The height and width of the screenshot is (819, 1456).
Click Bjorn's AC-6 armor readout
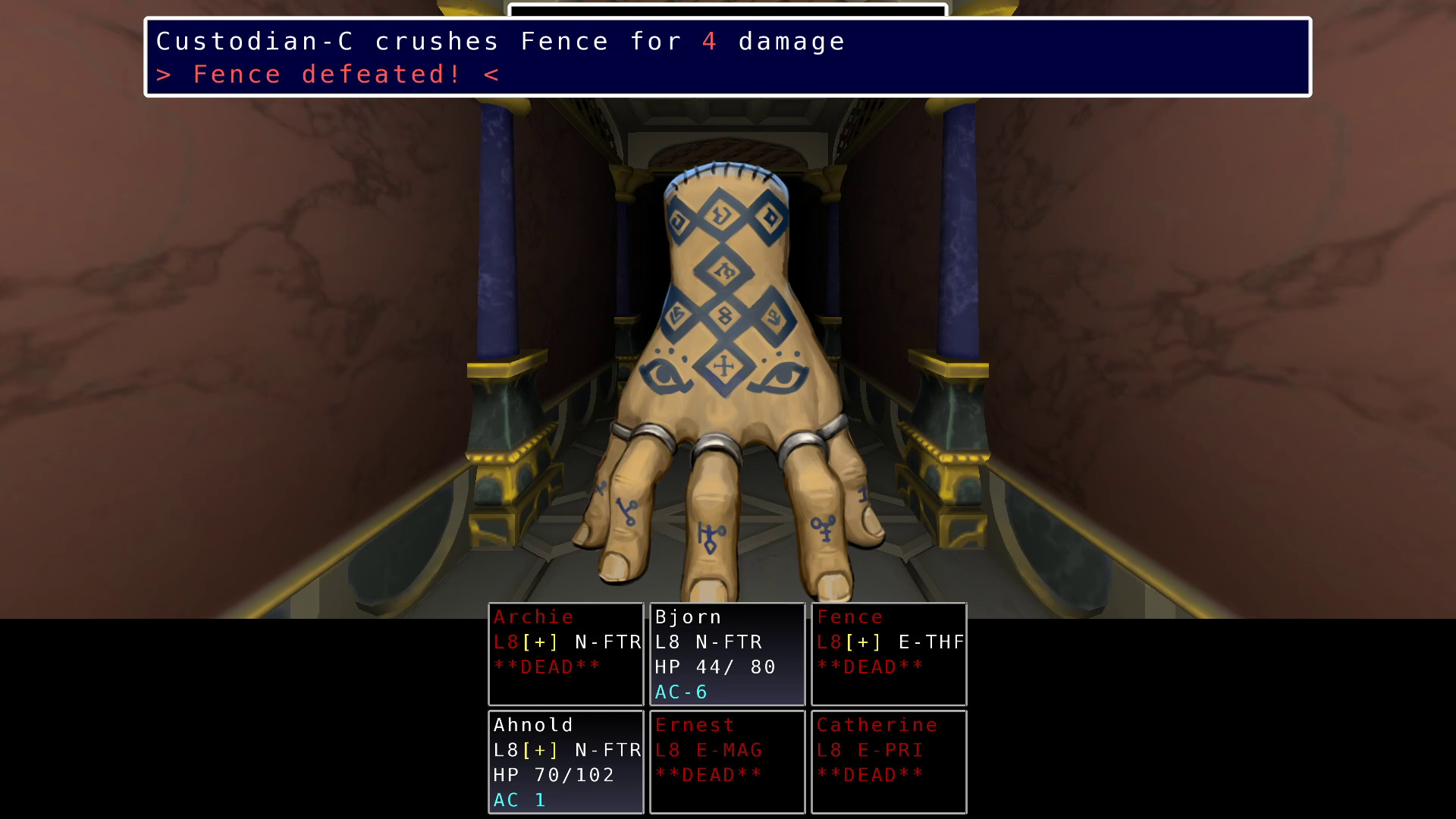point(680,691)
